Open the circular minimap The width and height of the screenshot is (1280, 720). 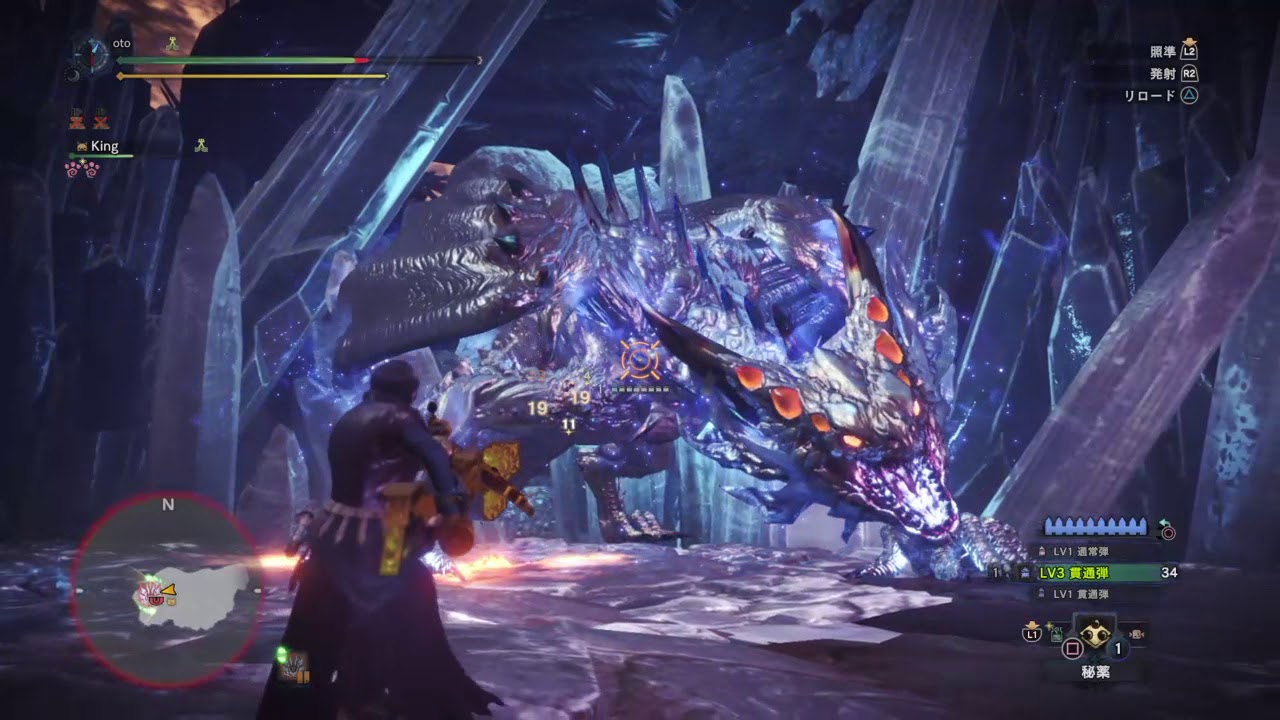tap(168, 589)
